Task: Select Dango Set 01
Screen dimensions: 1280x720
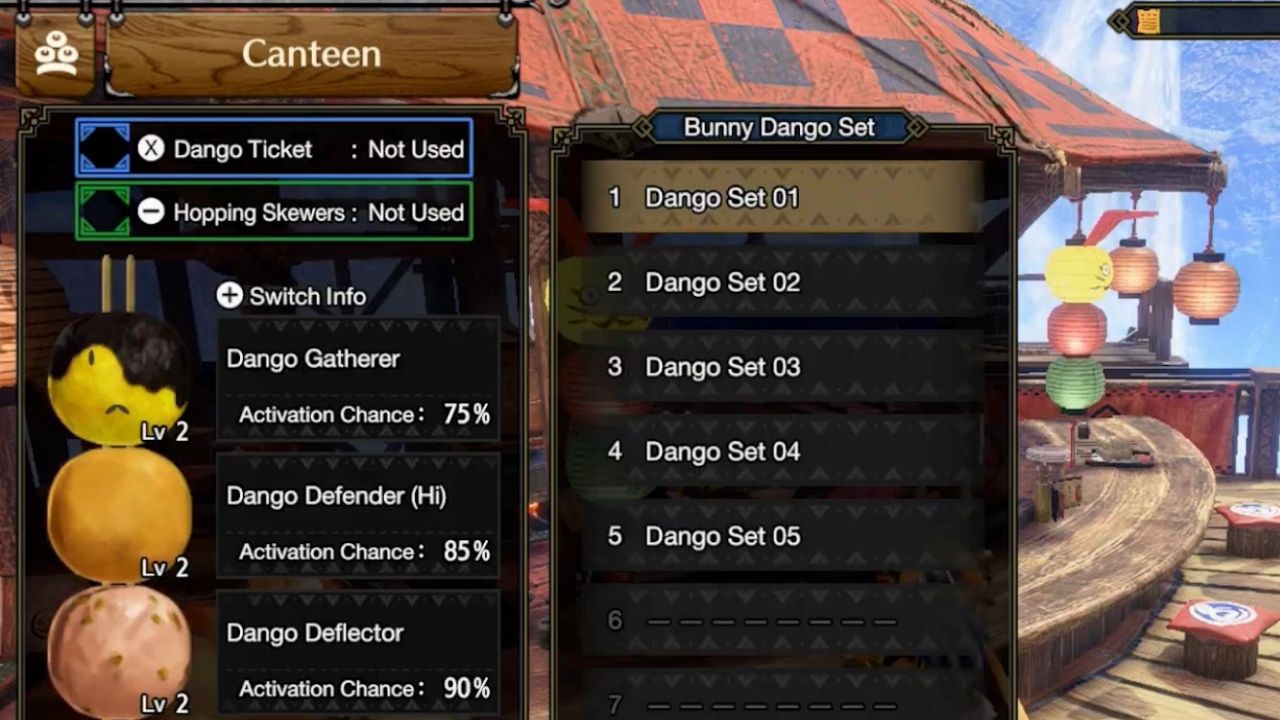Action: click(x=782, y=197)
